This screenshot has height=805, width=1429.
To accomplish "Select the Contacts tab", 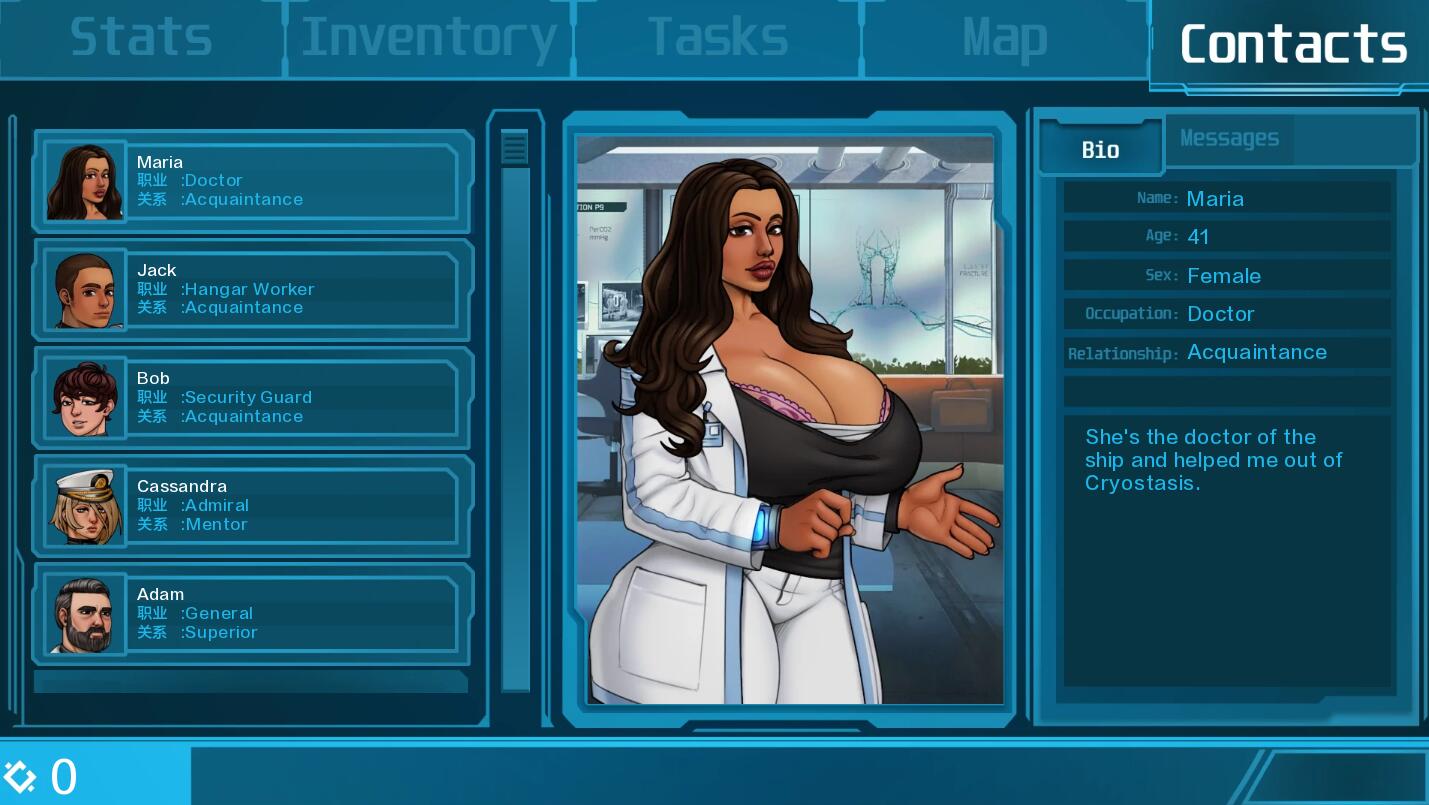I will coord(1292,44).
